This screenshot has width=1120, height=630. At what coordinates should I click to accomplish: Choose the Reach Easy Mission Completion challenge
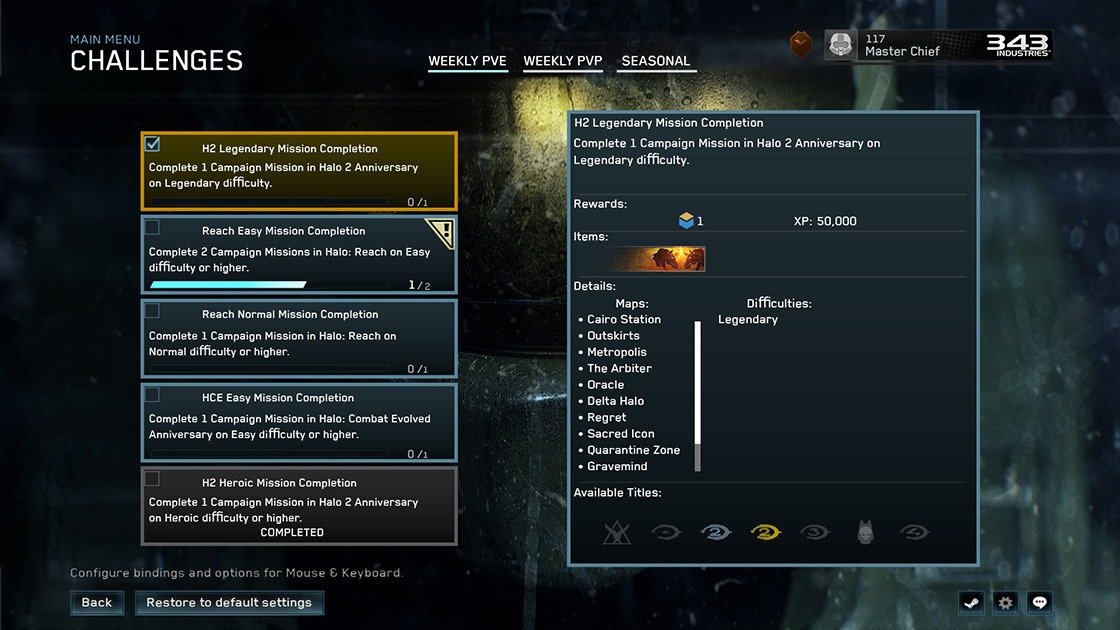point(299,255)
